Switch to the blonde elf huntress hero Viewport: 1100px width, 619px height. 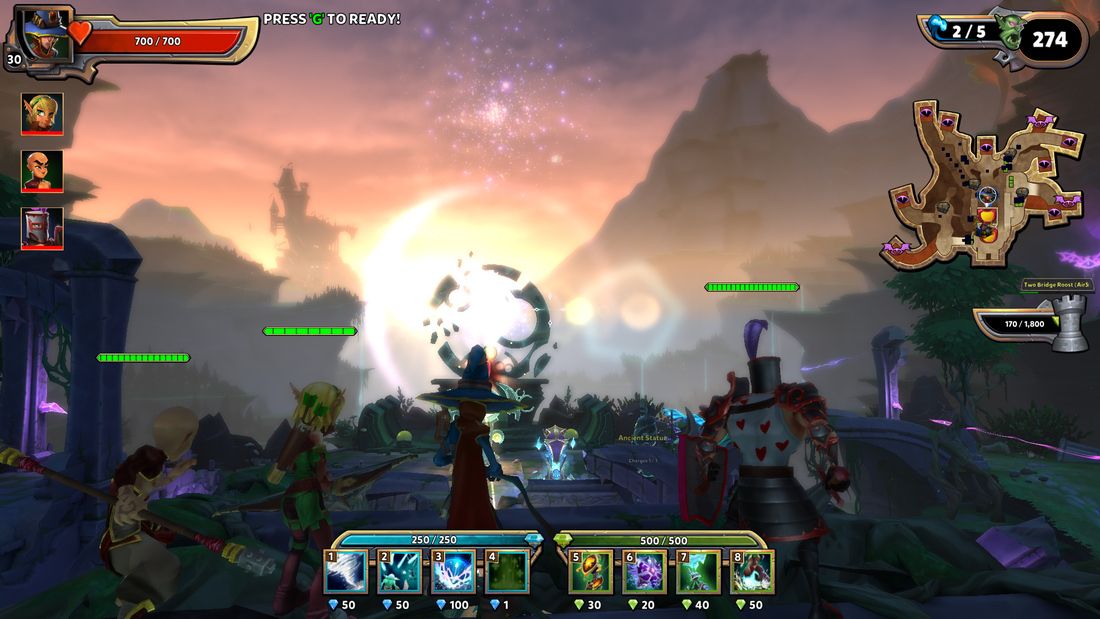click(x=42, y=114)
